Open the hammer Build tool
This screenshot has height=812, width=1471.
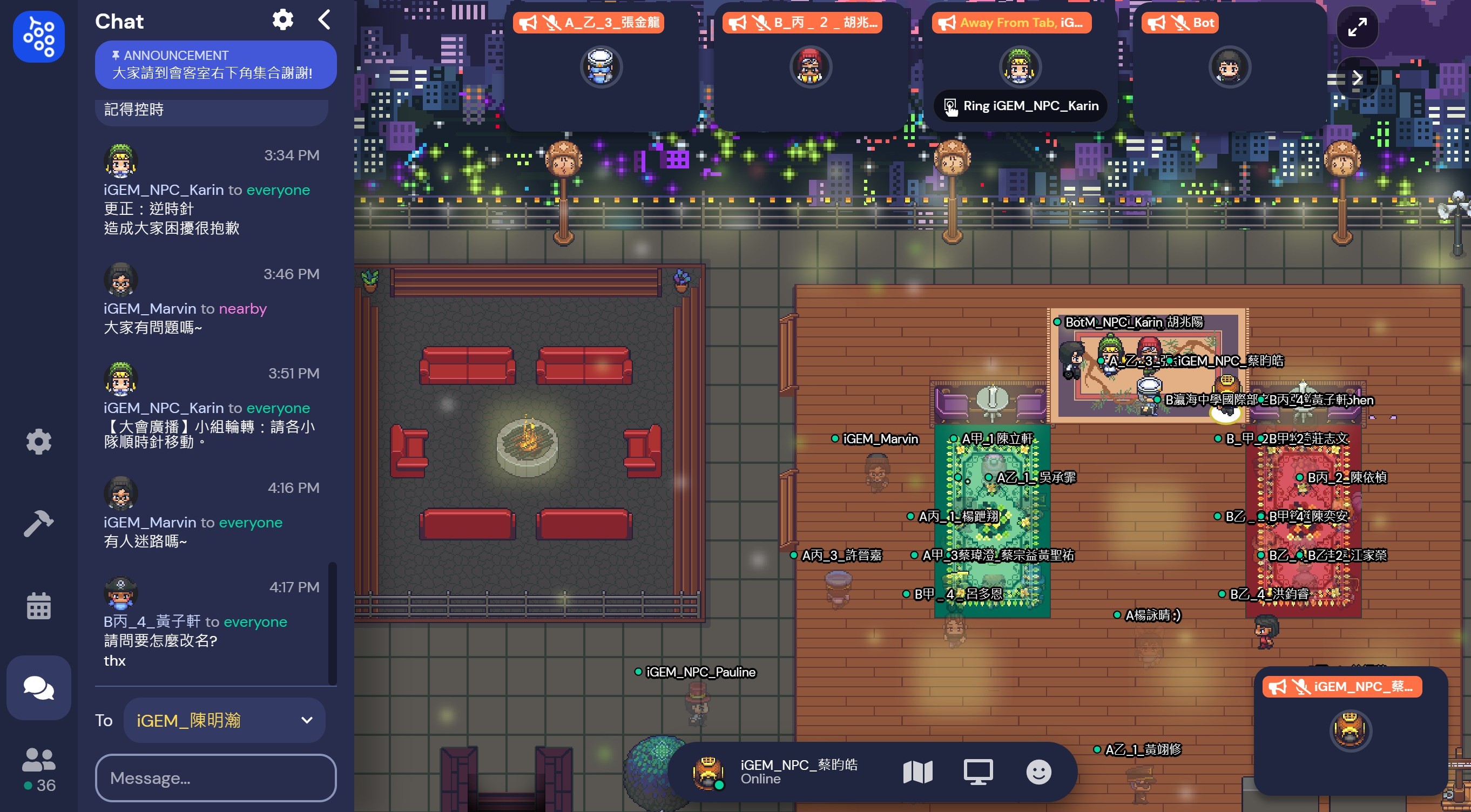click(x=39, y=523)
